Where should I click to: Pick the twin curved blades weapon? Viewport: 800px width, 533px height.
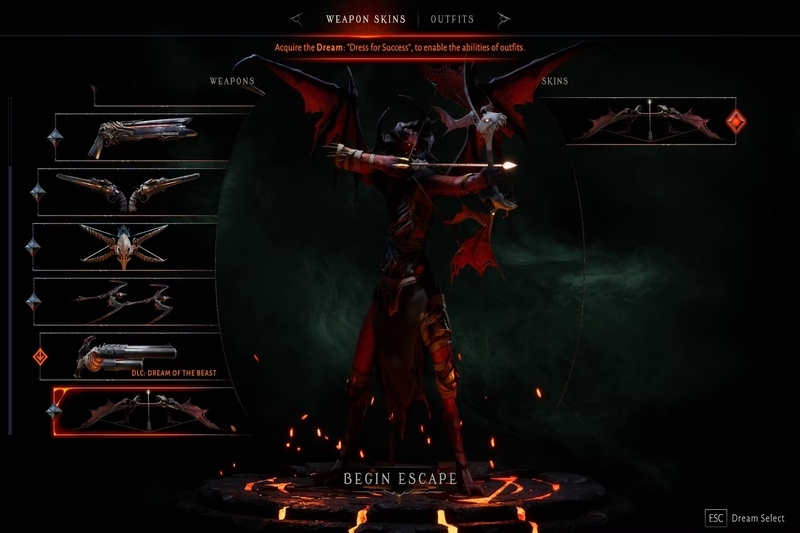(x=125, y=300)
